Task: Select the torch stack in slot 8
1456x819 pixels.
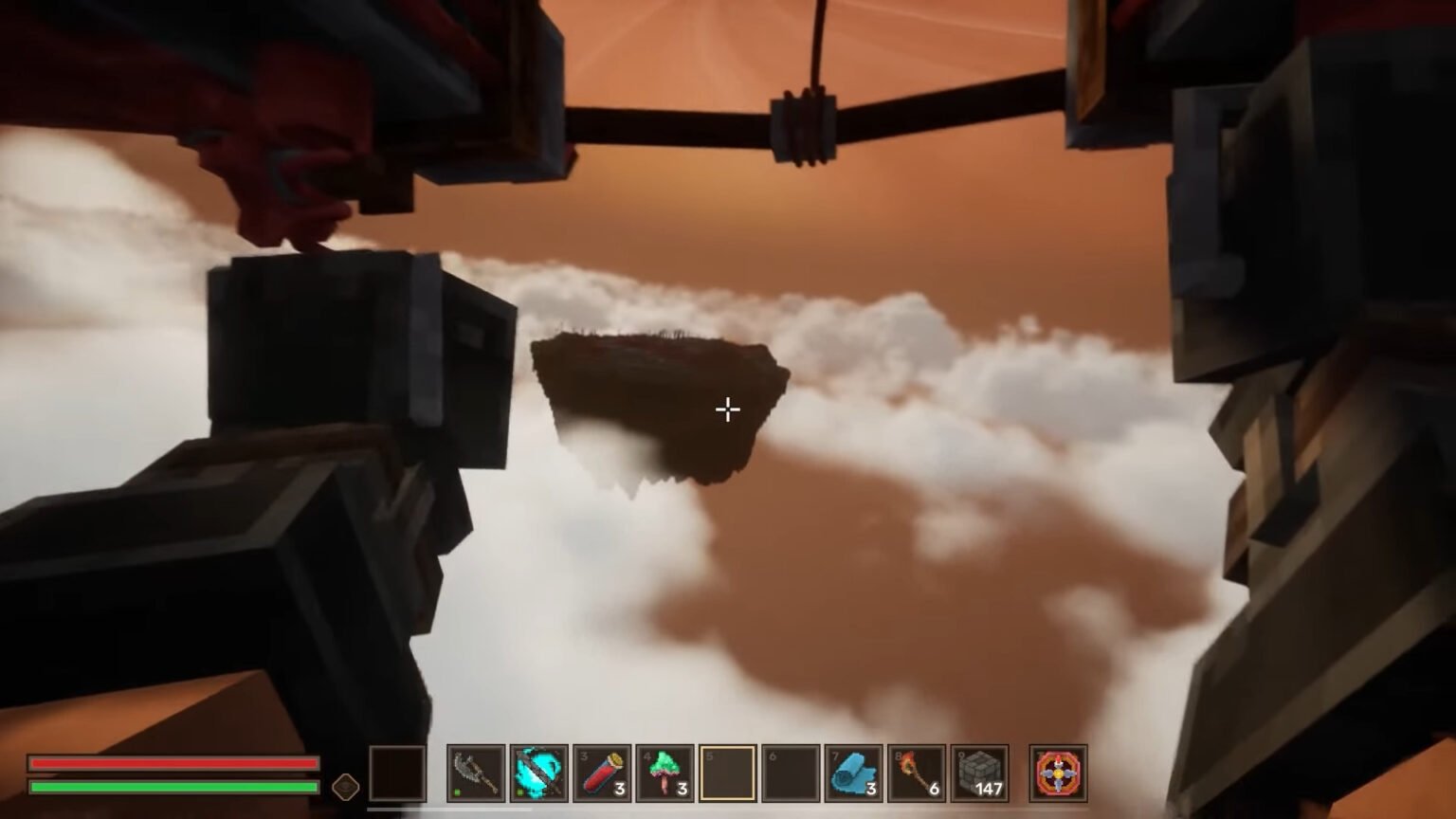Action: point(917,773)
